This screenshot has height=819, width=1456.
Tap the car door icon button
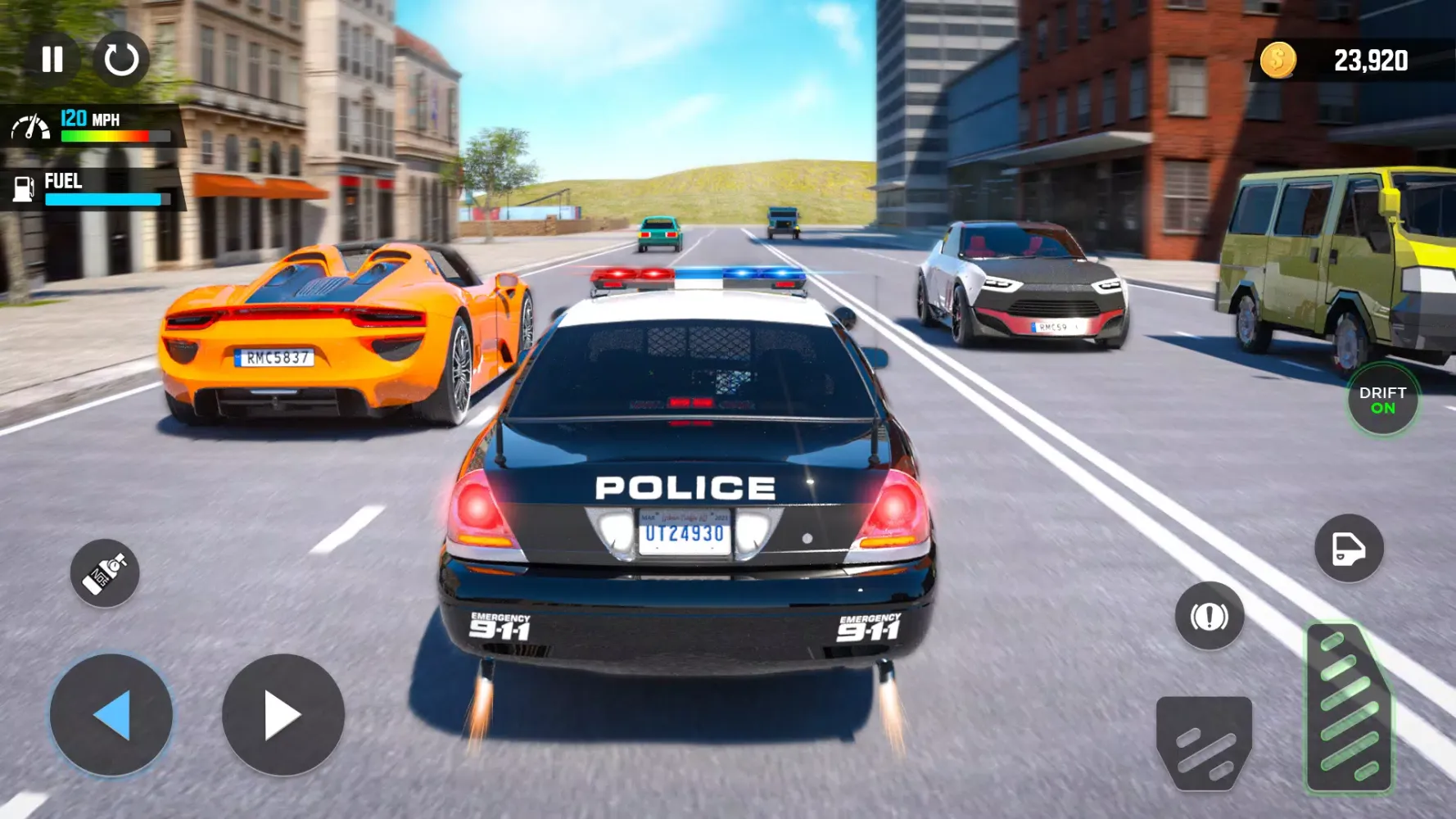click(x=1349, y=548)
